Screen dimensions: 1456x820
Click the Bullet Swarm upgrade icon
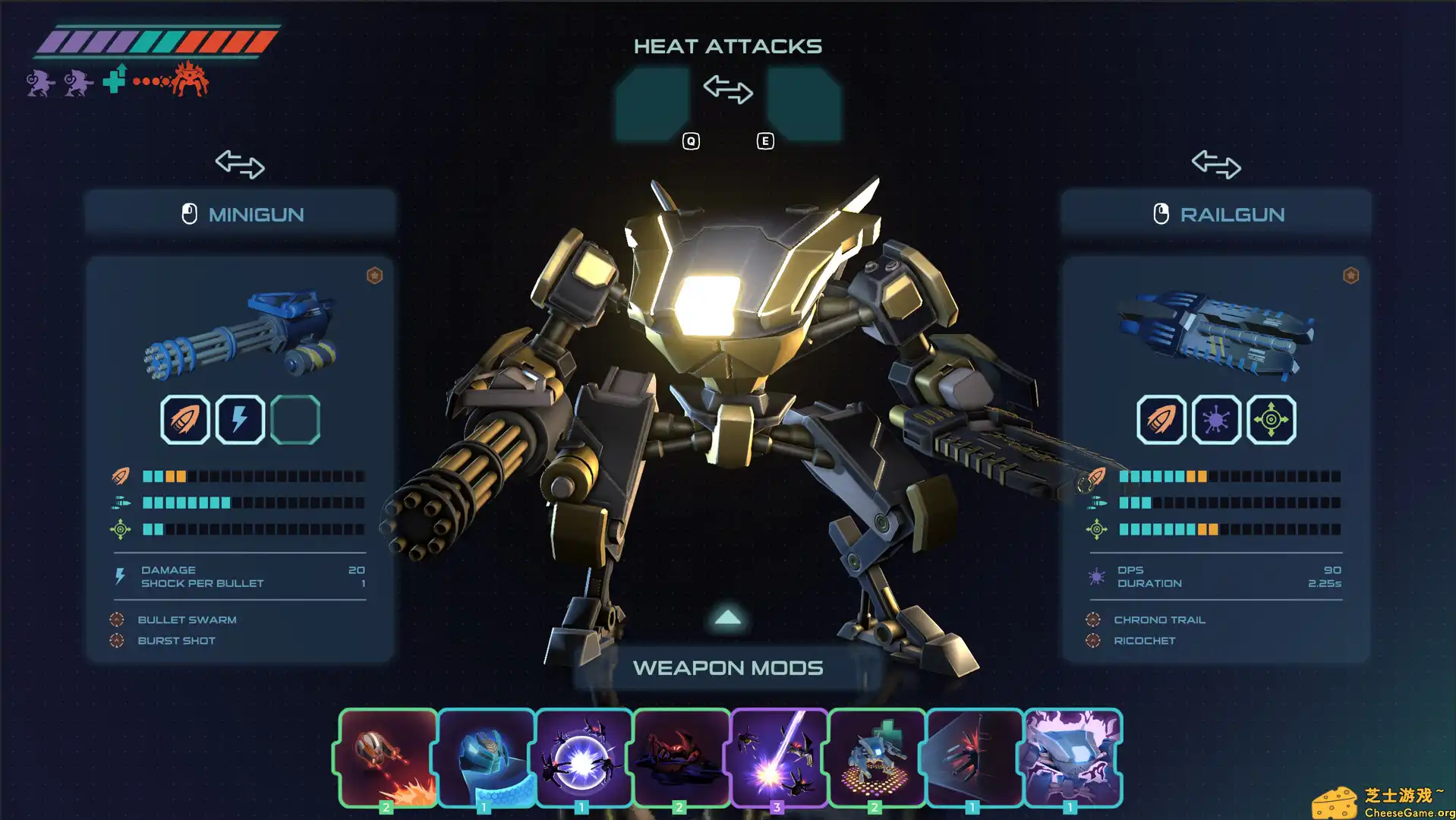pos(118,620)
